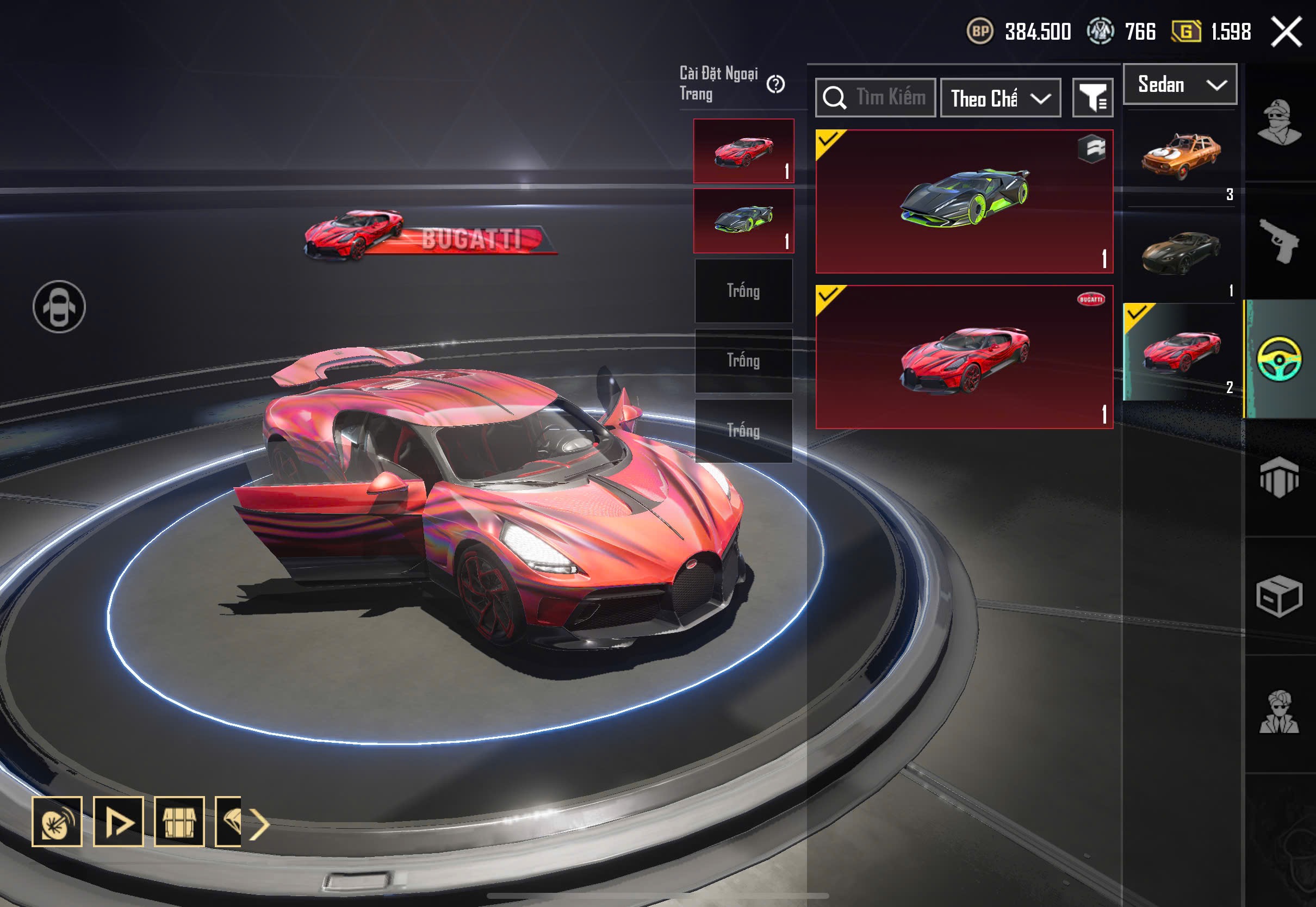Image resolution: width=1316 pixels, height=907 pixels.
Task: Open the suited character category tab
Action: (1279, 713)
